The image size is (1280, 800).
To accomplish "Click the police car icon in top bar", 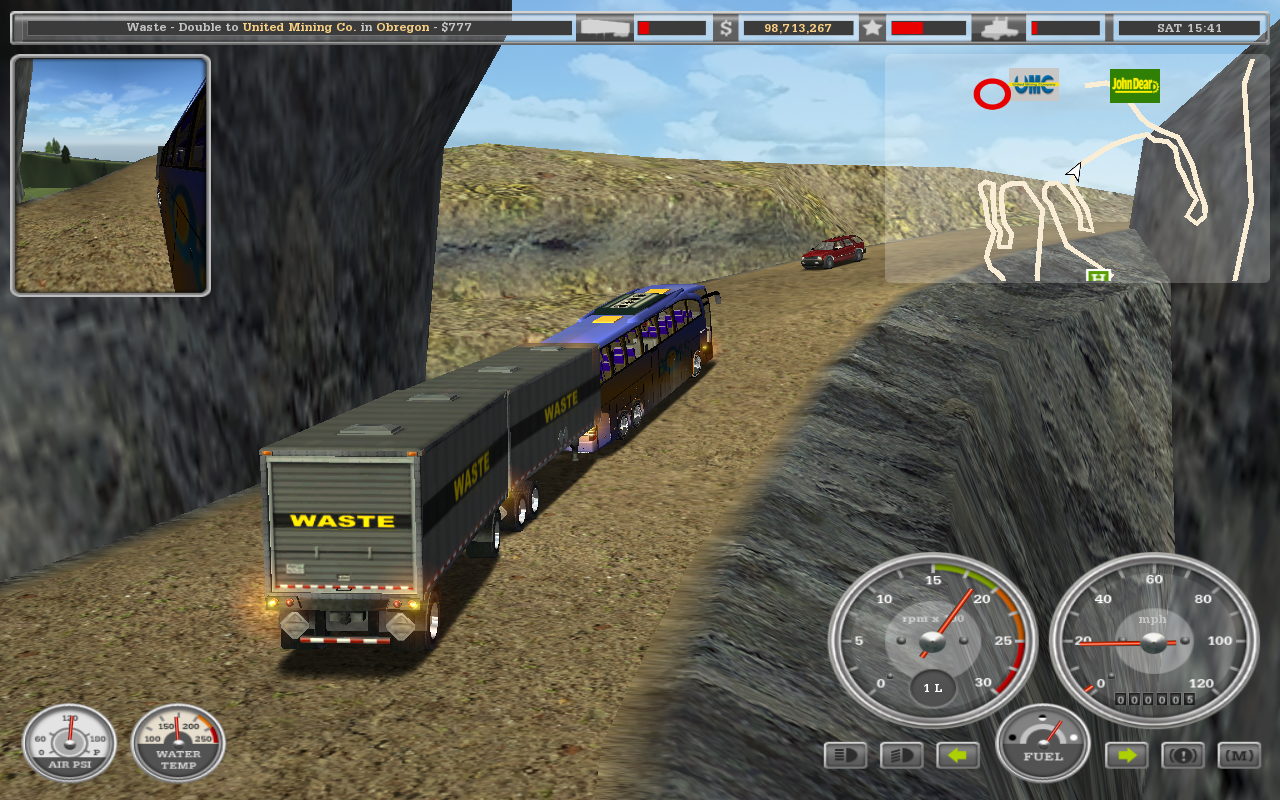I will point(999,28).
